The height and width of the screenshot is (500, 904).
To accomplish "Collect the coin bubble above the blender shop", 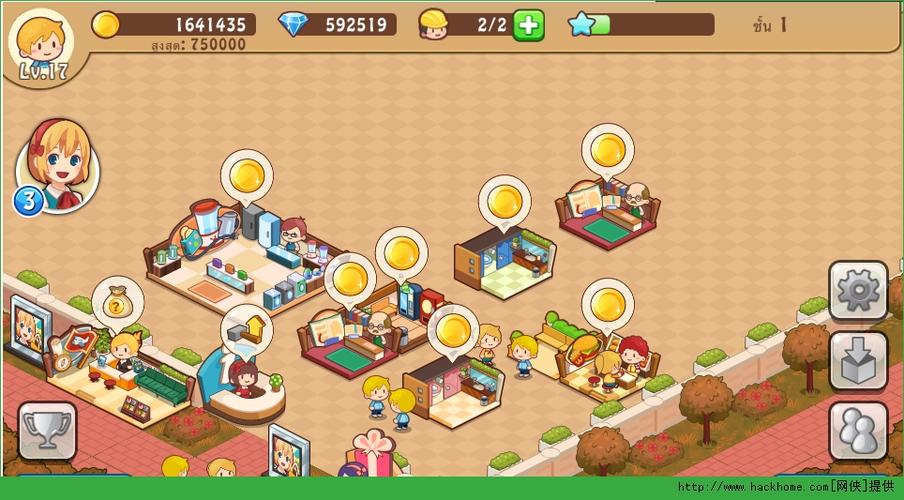I will point(246,176).
